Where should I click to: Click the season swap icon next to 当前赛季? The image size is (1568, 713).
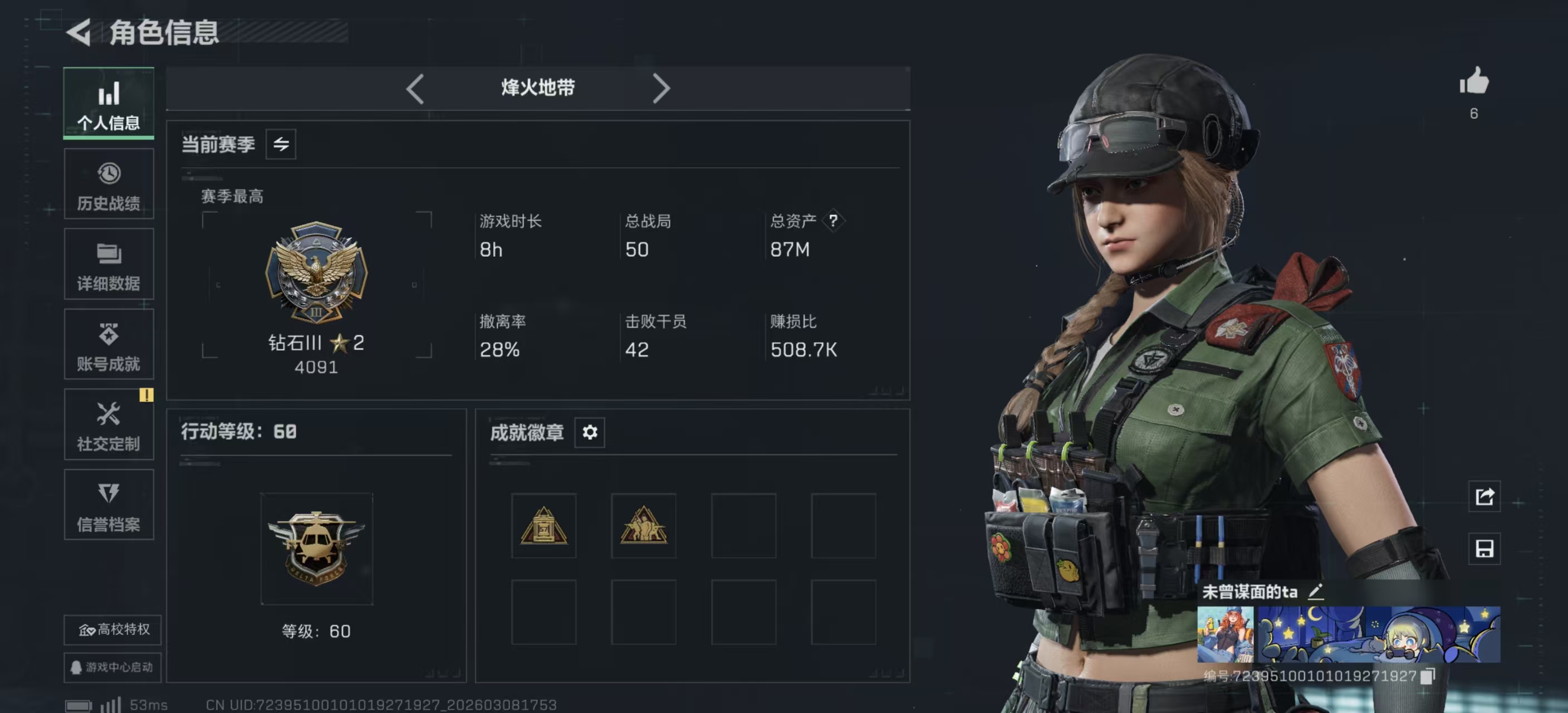(x=280, y=144)
